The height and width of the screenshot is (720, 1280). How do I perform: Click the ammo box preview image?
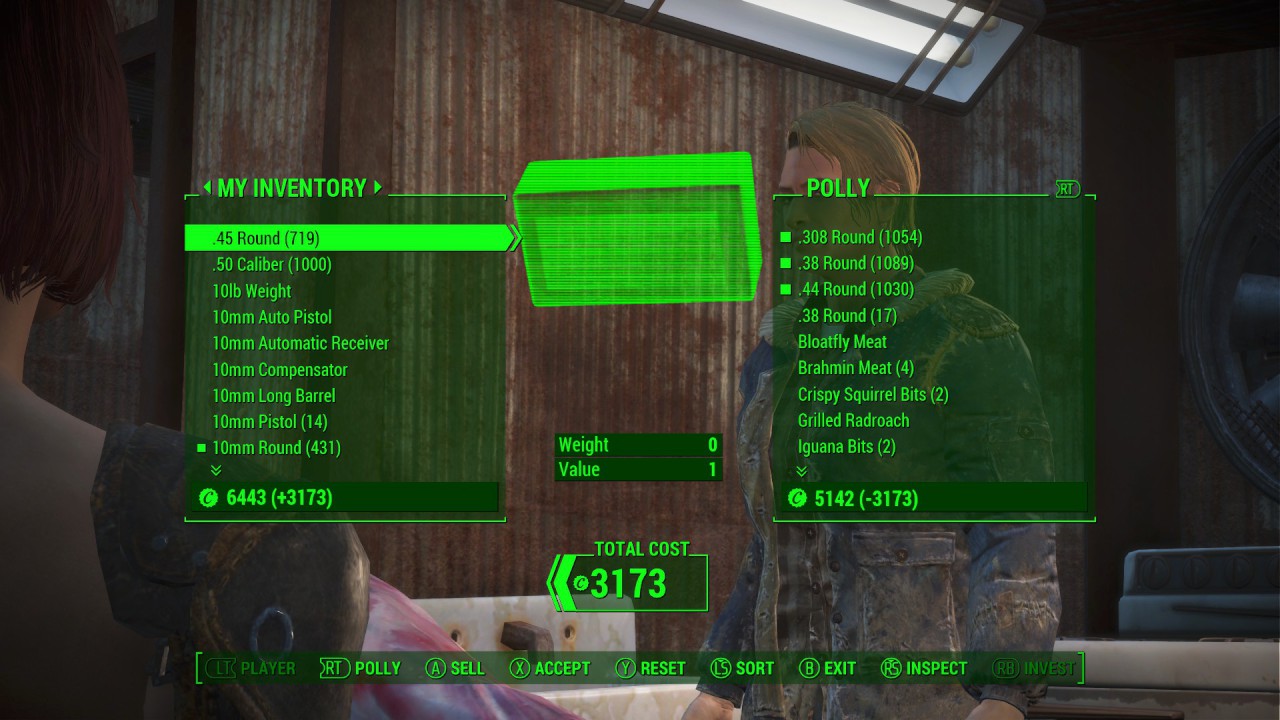pyautogui.click(x=638, y=230)
